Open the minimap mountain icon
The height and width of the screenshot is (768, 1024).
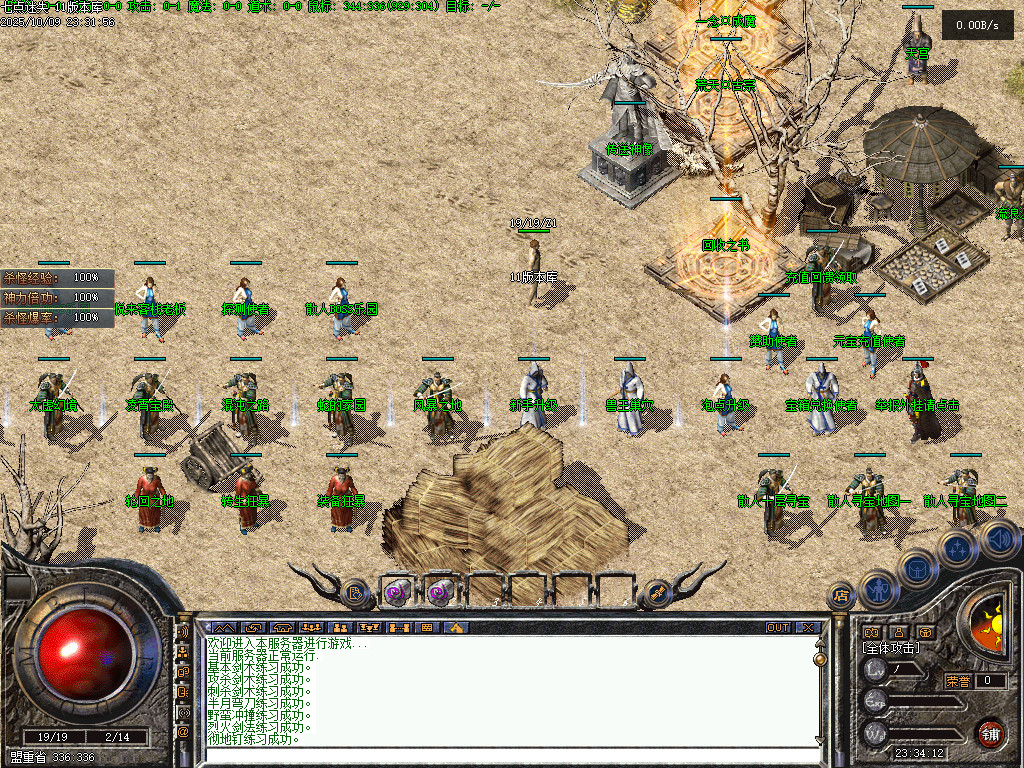point(223,628)
